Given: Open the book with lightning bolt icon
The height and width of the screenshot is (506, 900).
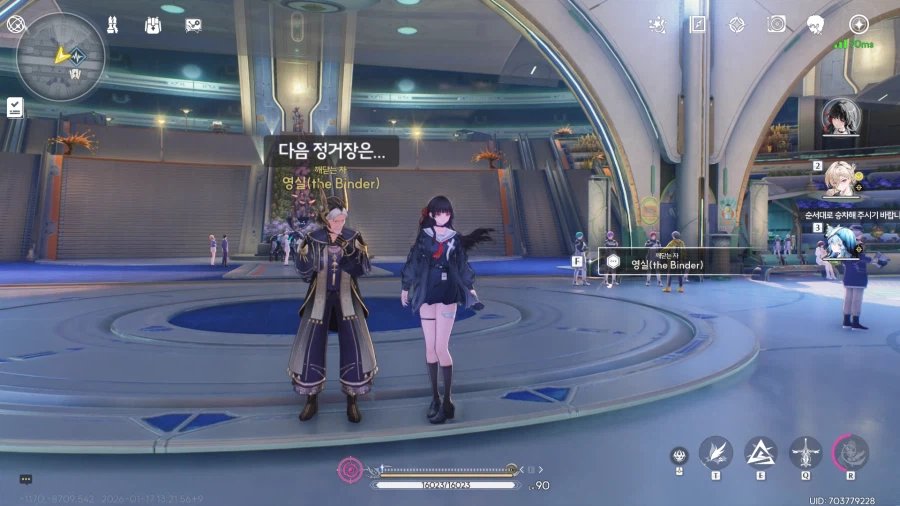Looking at the screenshot, I should pyautogui.click(x=697, y=24).
